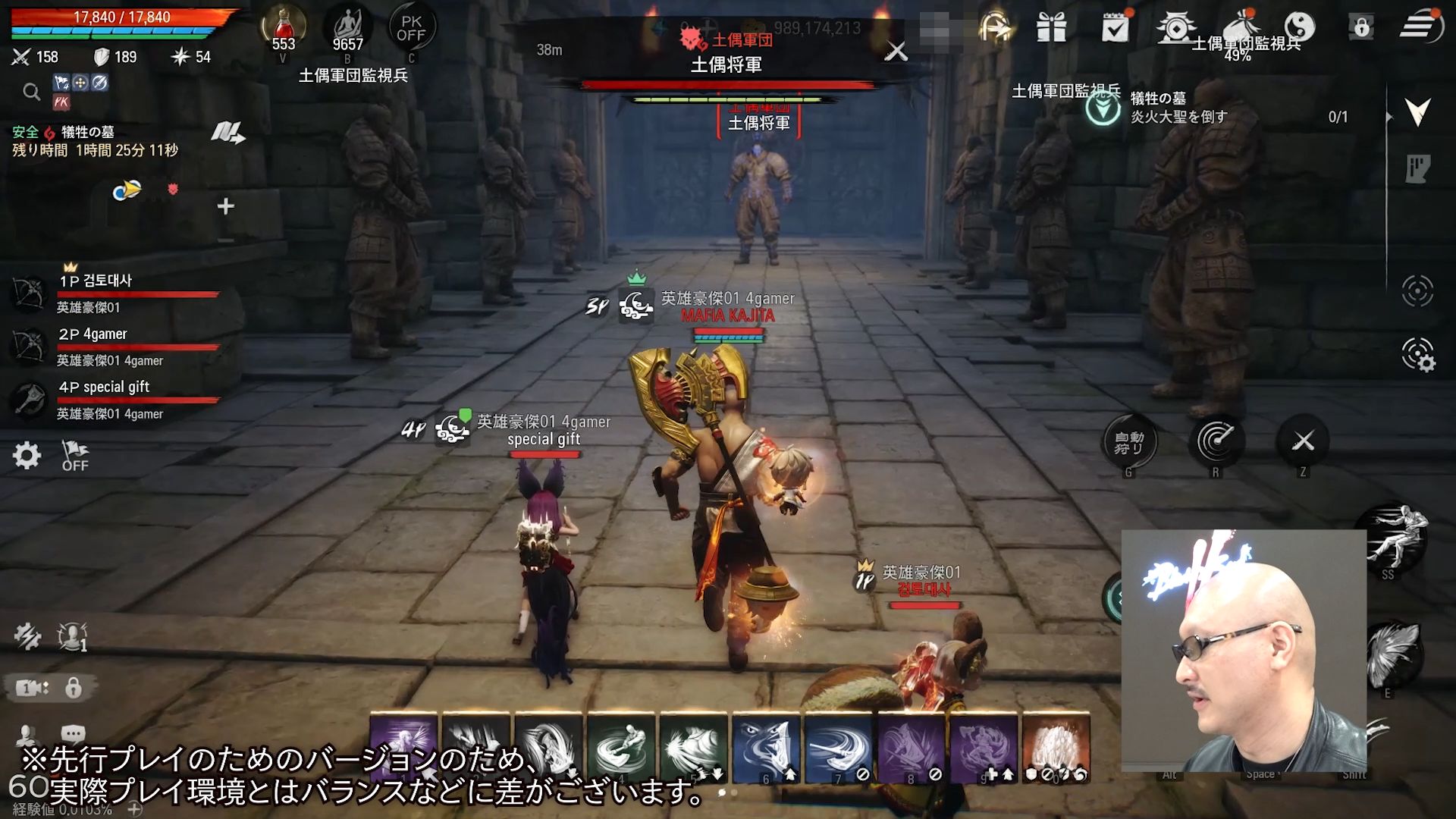Image resolution: width=1456 pixels, height=819 pixels.
Task: Use the red health potion slot
Action: click(284, 29)
